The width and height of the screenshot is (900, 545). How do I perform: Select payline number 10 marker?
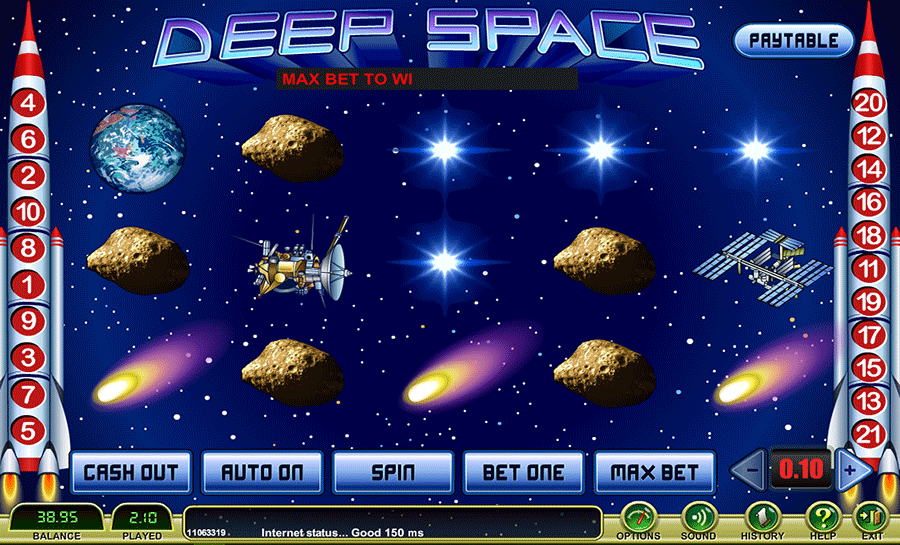[28, 211]
